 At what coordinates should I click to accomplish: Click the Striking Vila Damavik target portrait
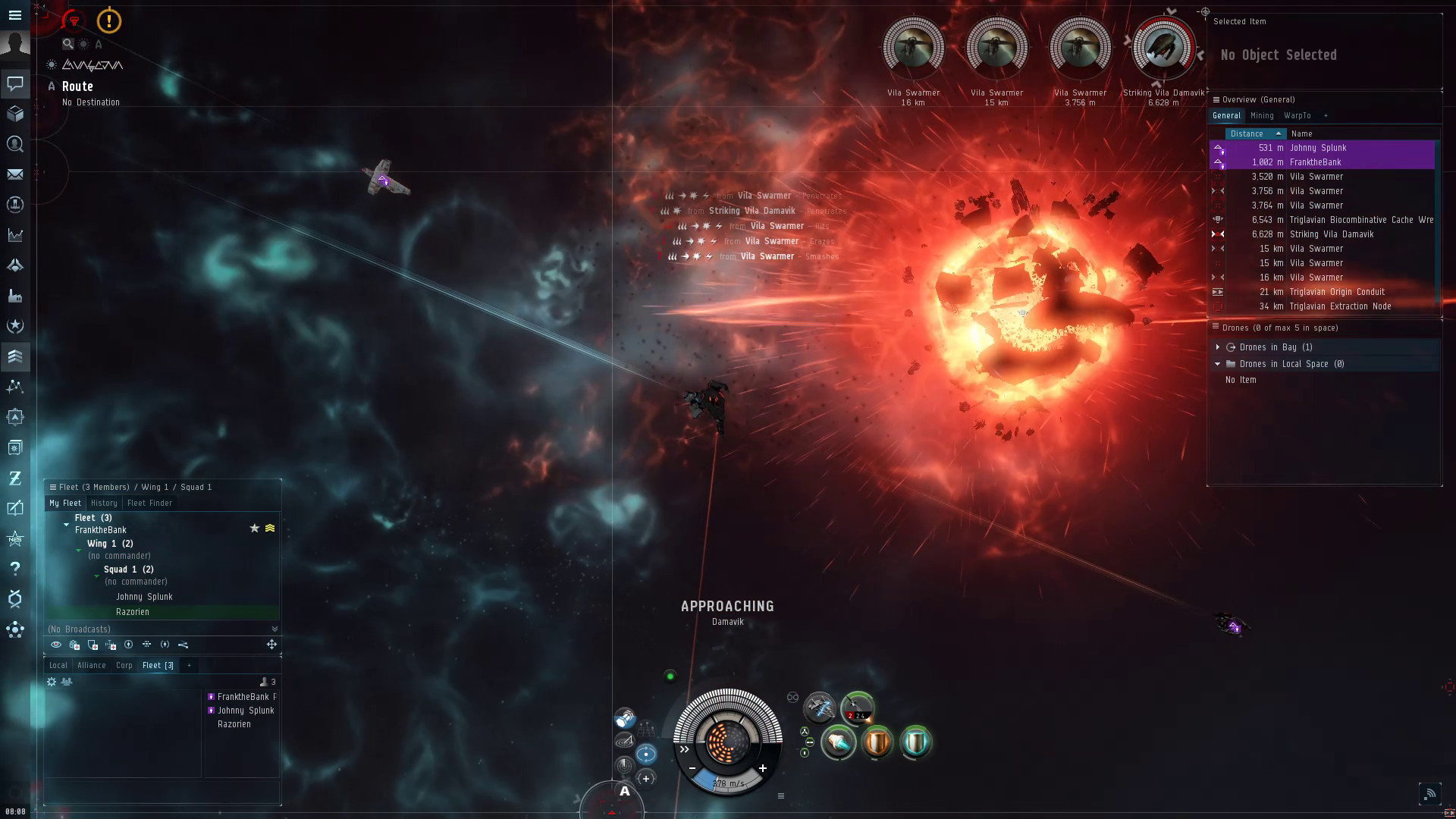(x=1165, y=47)
